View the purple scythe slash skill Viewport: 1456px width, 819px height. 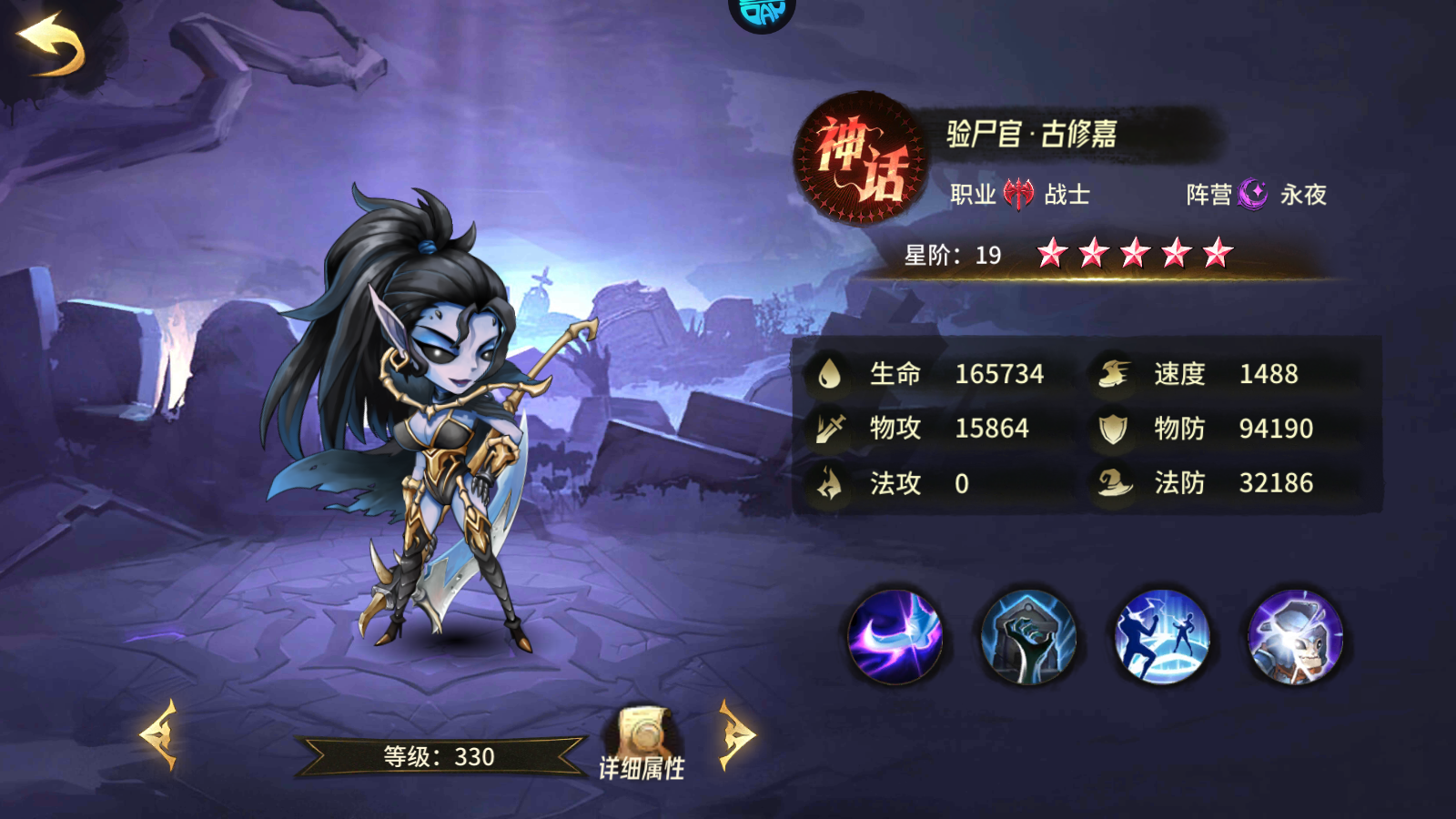895,637
